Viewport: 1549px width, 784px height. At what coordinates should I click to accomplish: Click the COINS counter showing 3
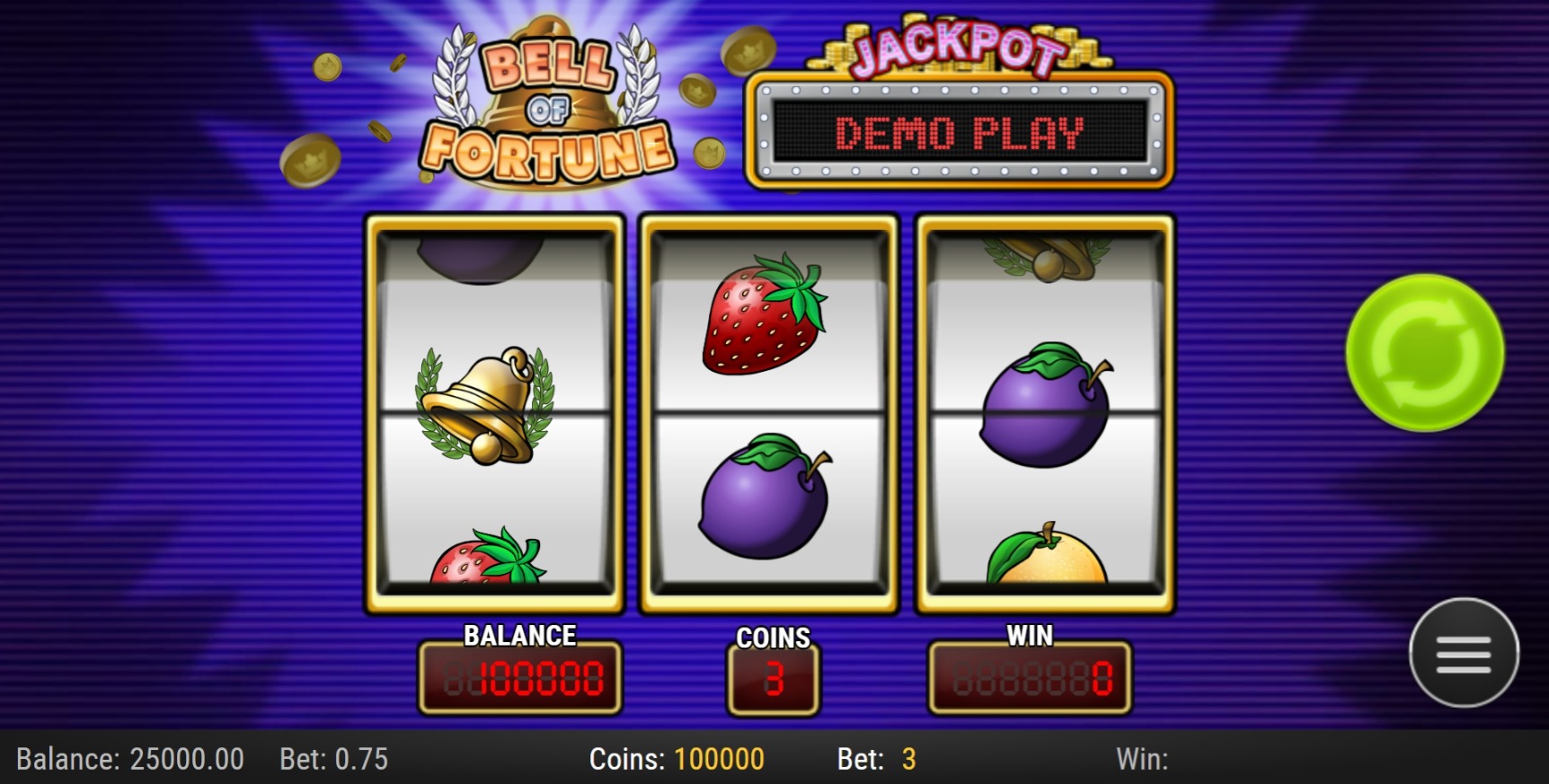[773, 680]
